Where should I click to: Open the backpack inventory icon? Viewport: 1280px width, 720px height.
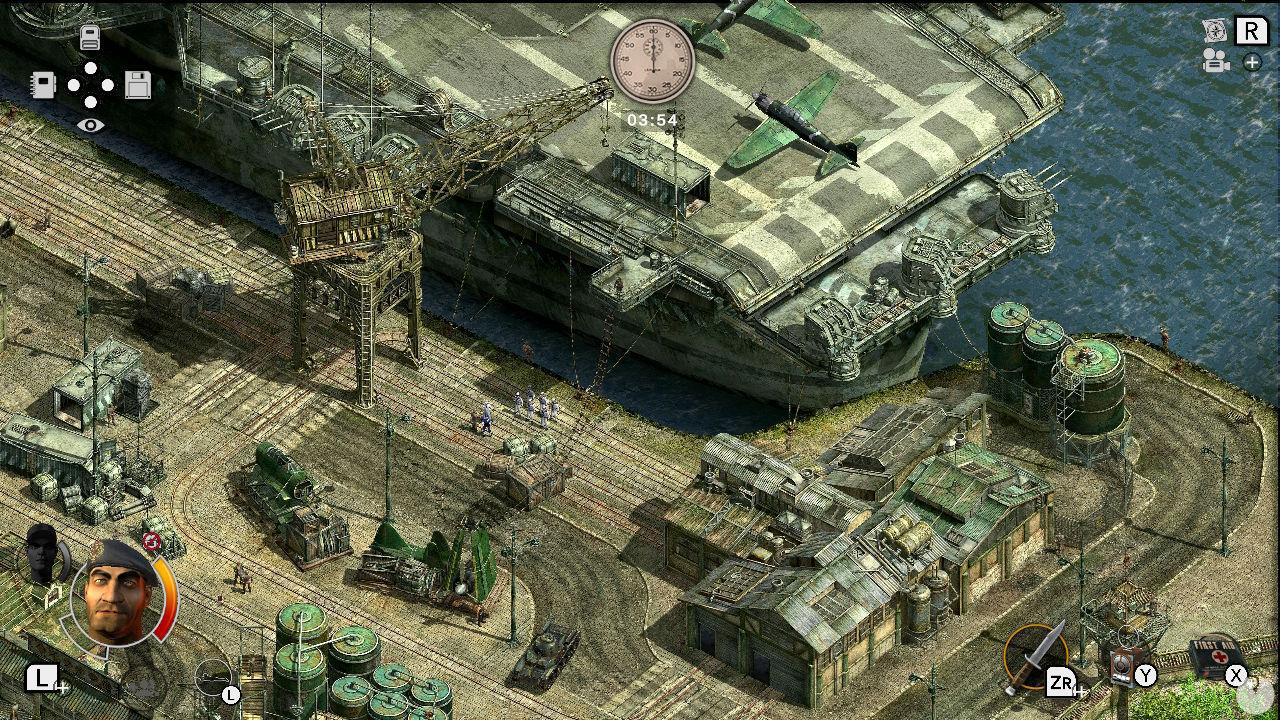point(92,36)
